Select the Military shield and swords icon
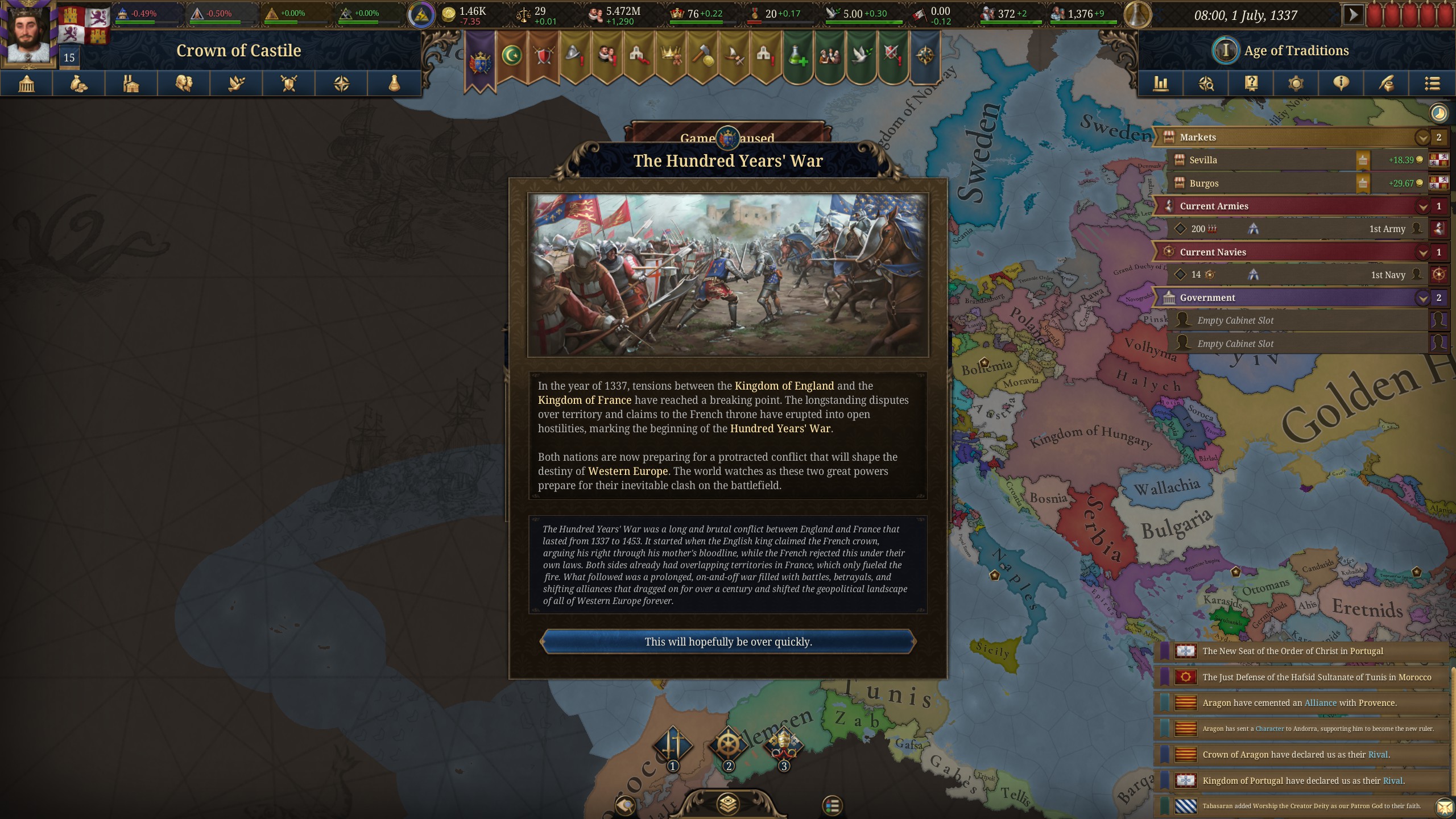The height and width of the screenshot is (819, 1456). [x=288, y=84]
